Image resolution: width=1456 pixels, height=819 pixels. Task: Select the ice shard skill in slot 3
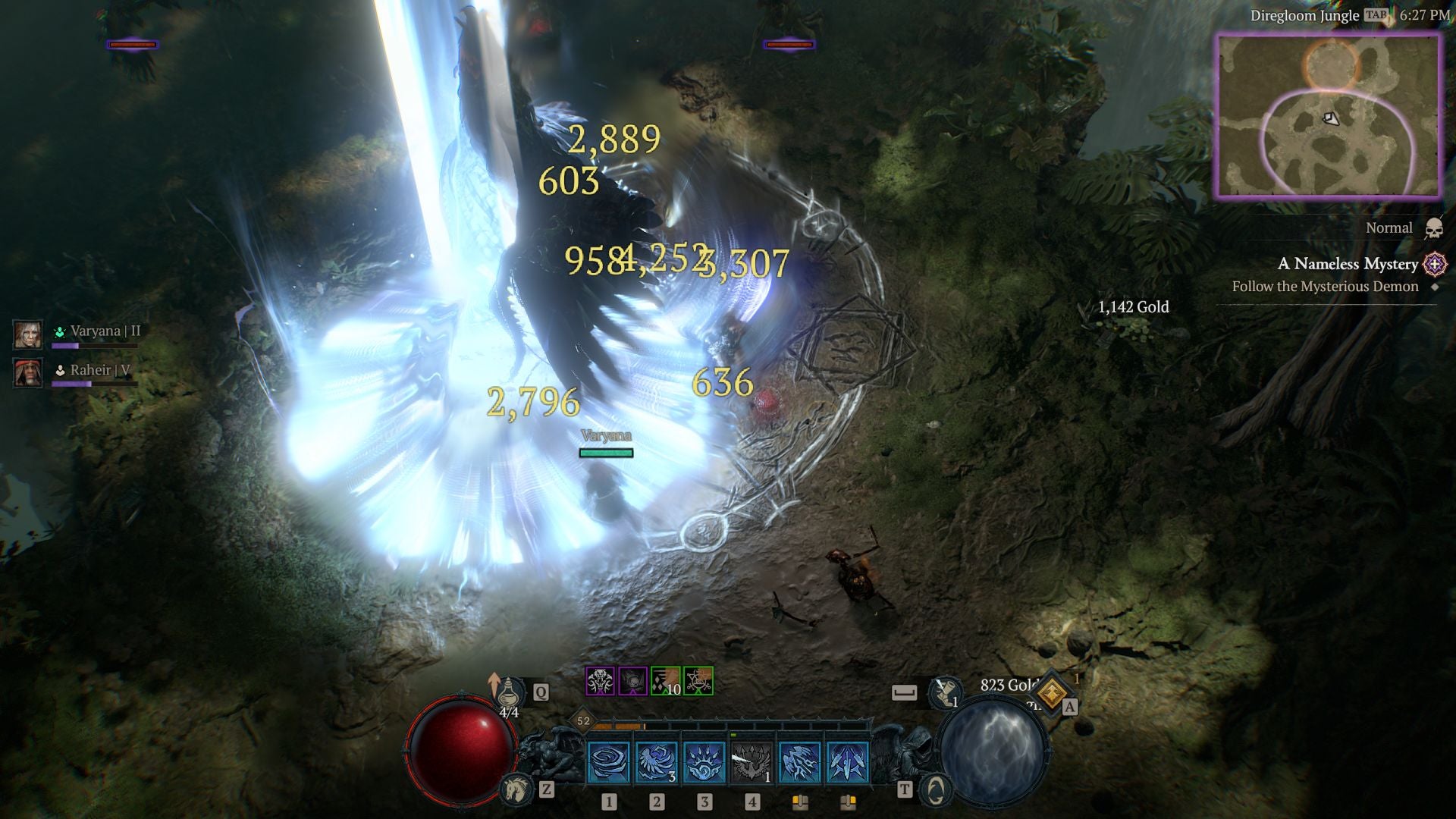pyautogui.click(x=704, y=762)
